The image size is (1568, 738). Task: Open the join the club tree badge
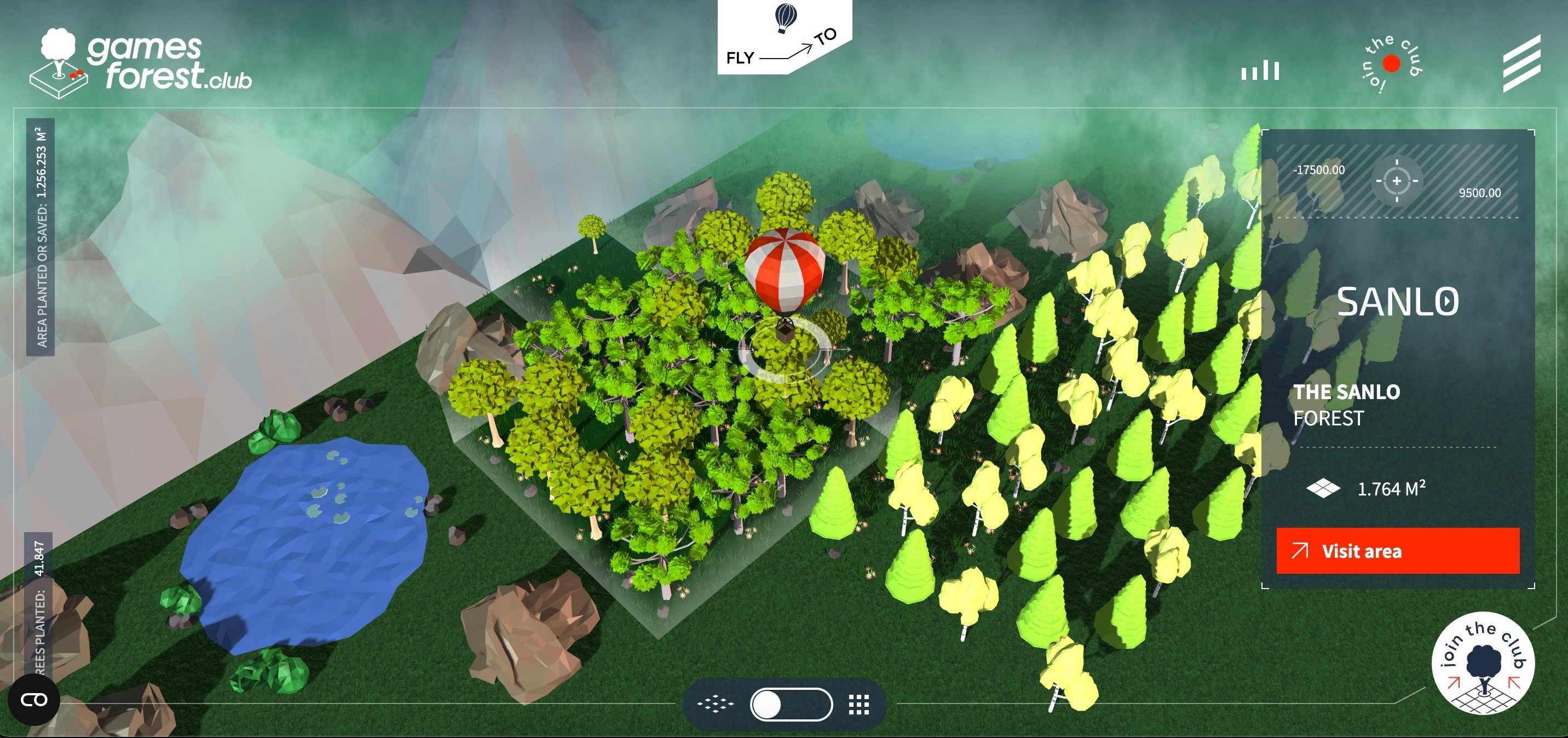[x=1483, y=663]
